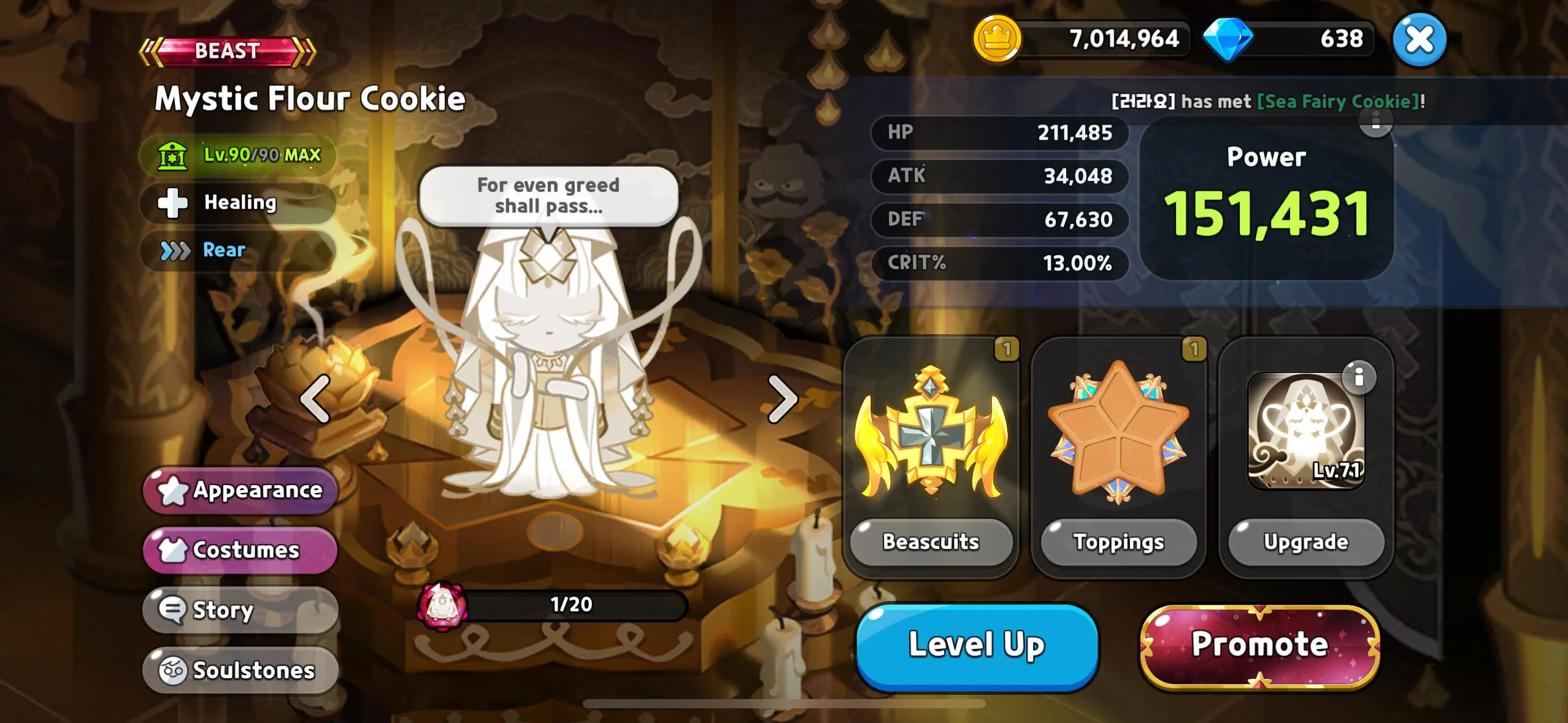Open the Toppings panel

point(1118,542)
